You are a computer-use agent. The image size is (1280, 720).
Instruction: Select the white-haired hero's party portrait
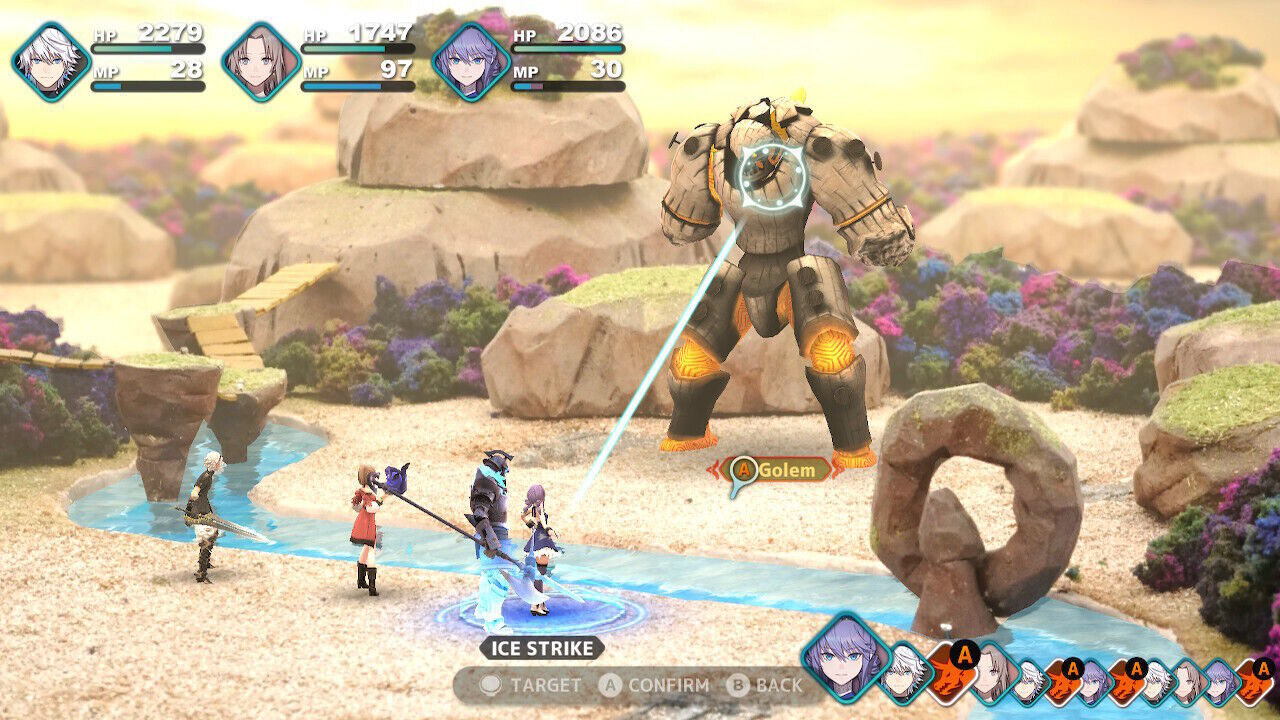click(x=51, y=61)
